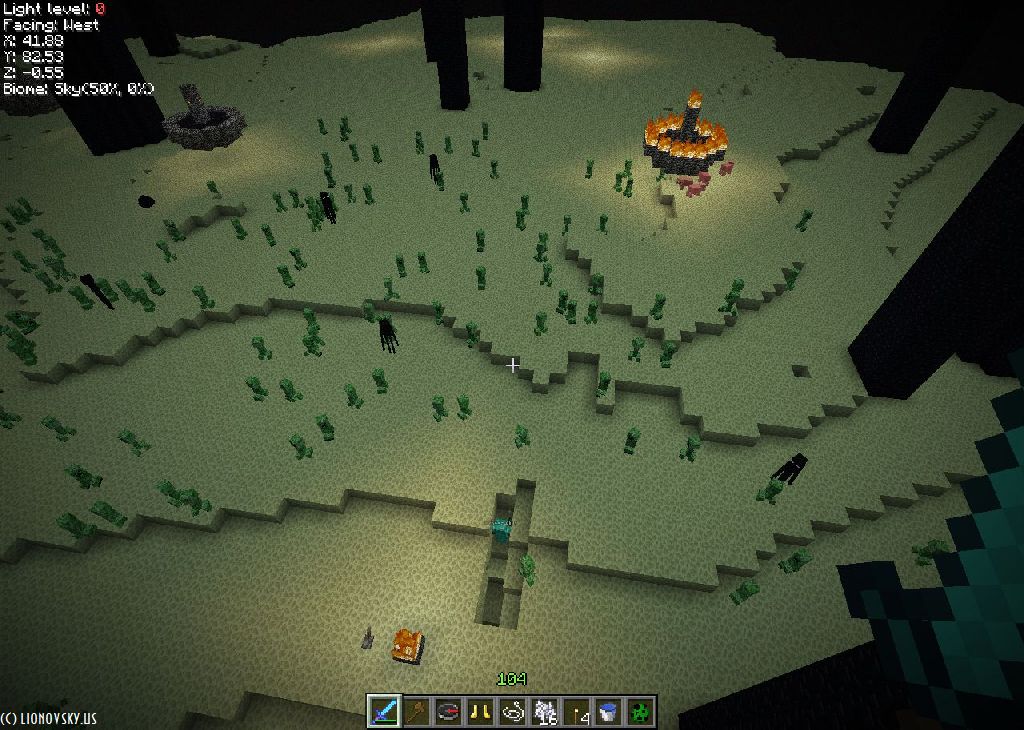Viewport: 1024px width, 730px height.
Task: Select the green creeper spawn egg slot
Action: click(640, 711)
